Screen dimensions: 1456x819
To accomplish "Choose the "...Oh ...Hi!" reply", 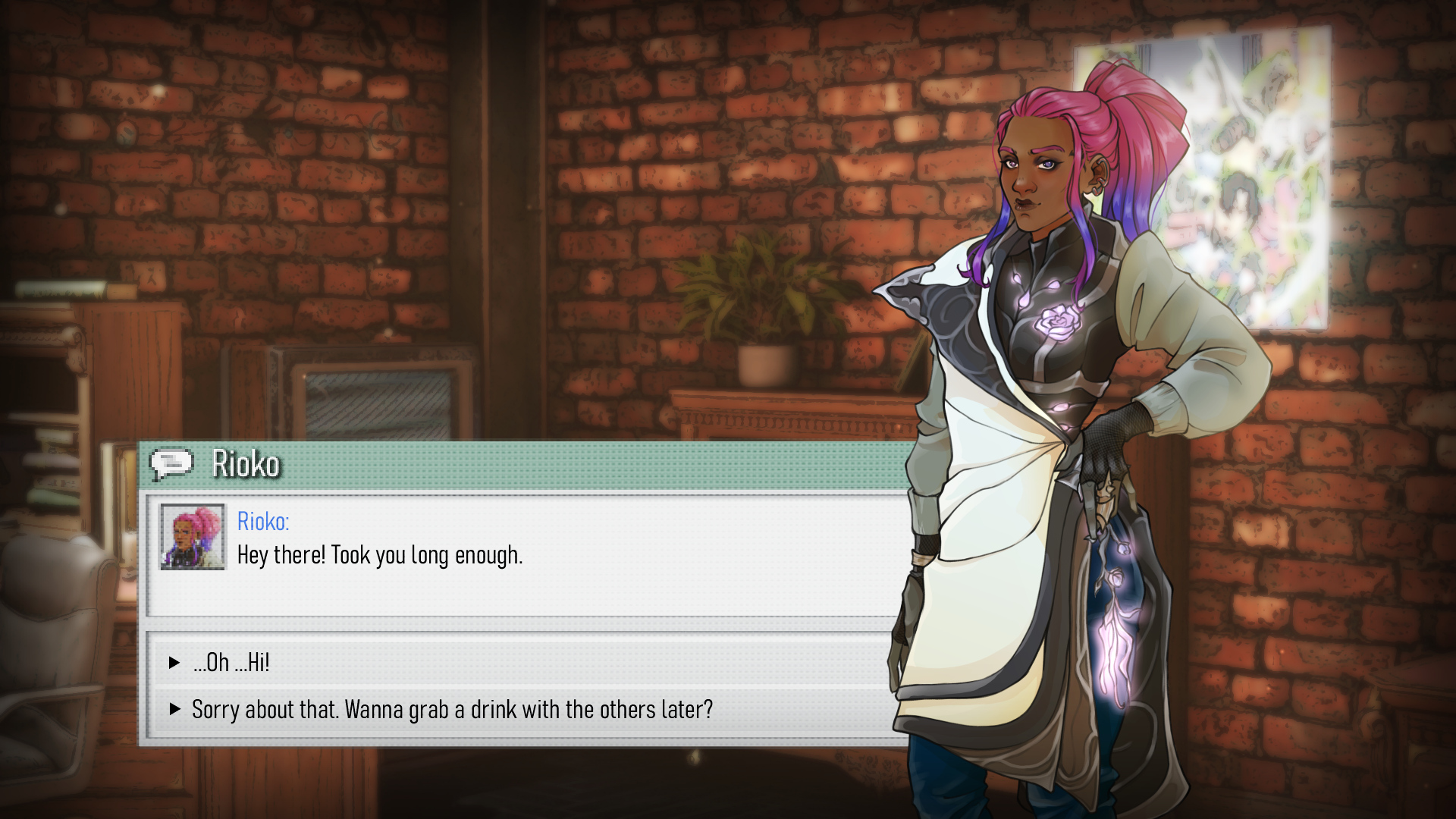I will click(x=231, y=663).
